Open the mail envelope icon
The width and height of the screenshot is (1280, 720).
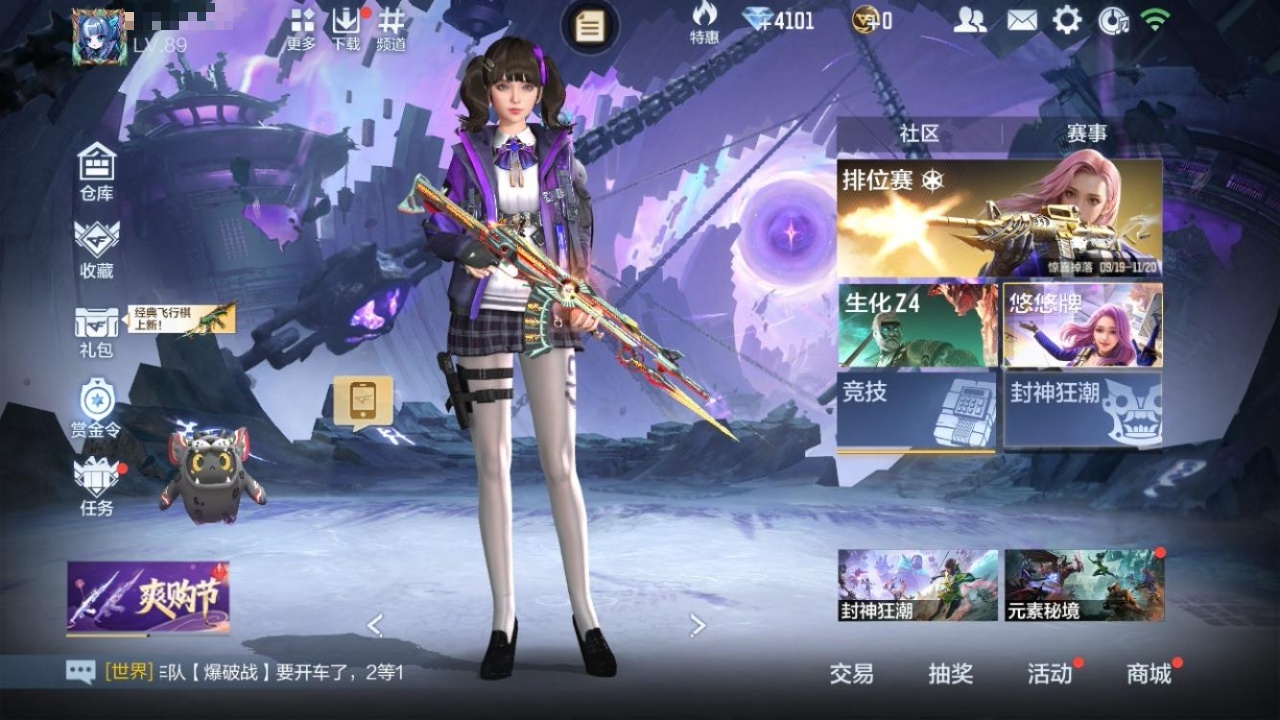pos(1021,20)
